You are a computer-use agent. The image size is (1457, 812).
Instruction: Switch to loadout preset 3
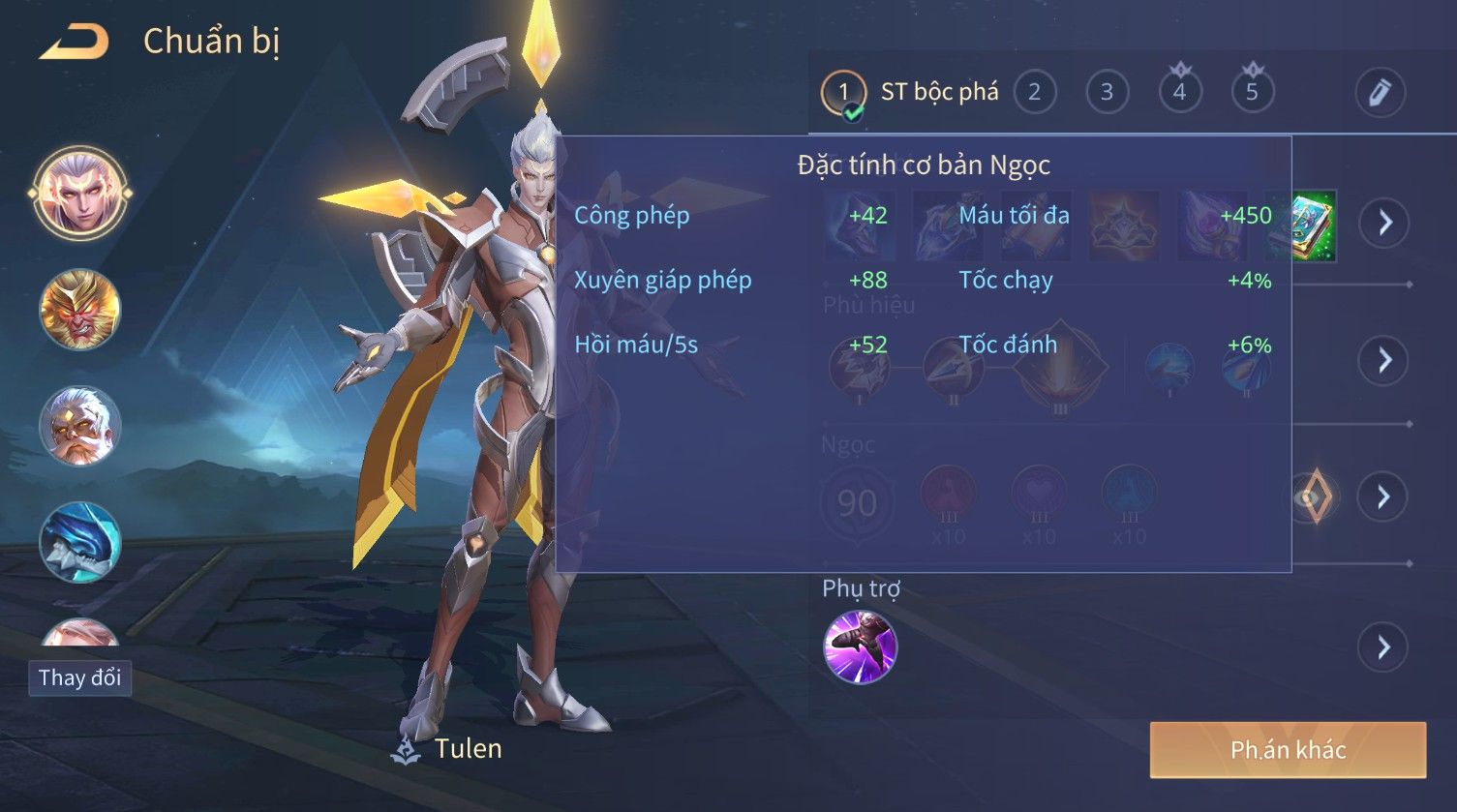coord(1107,92)
